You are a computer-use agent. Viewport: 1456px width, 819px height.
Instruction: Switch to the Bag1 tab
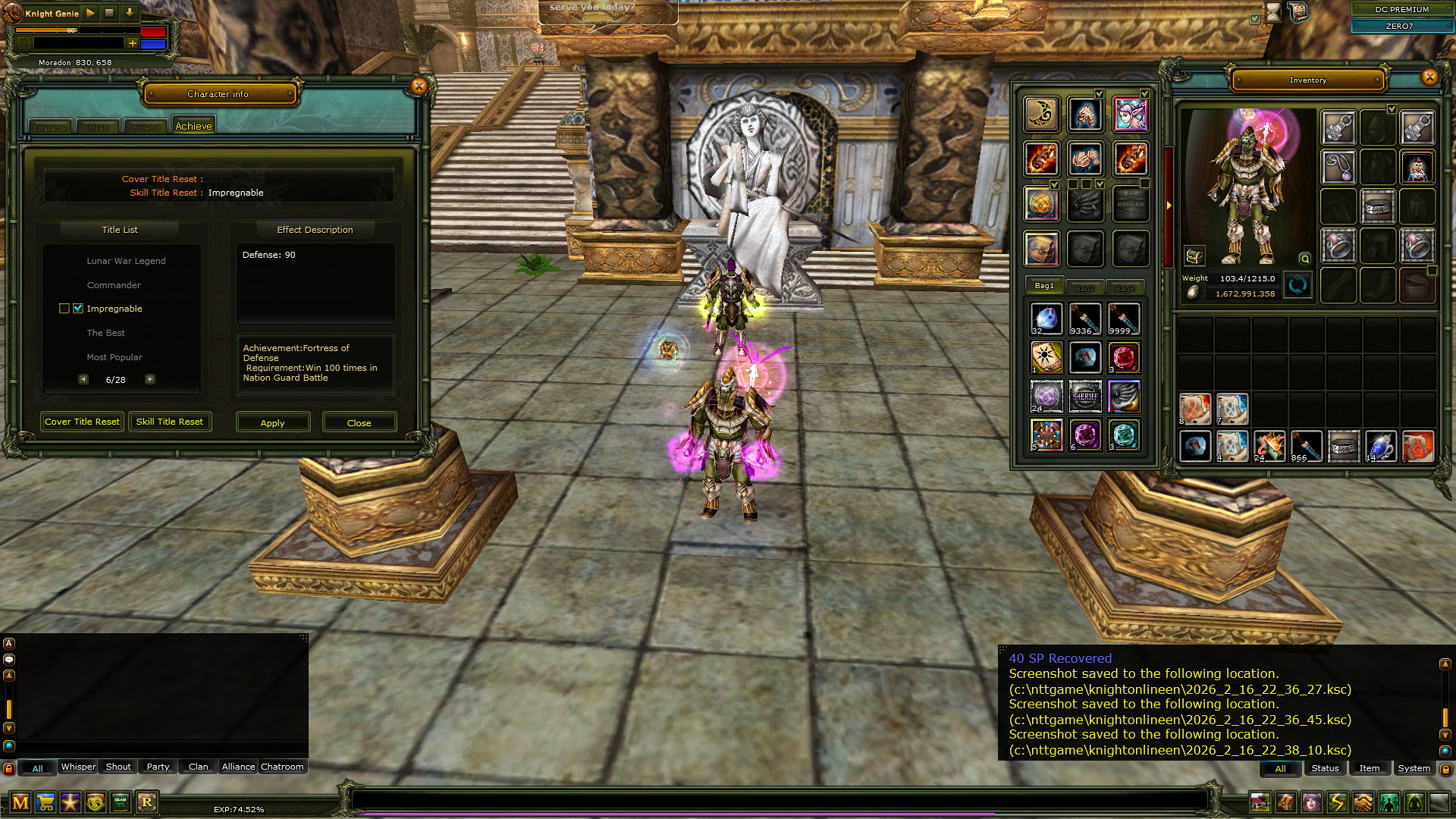click(x=1044, y=286)
